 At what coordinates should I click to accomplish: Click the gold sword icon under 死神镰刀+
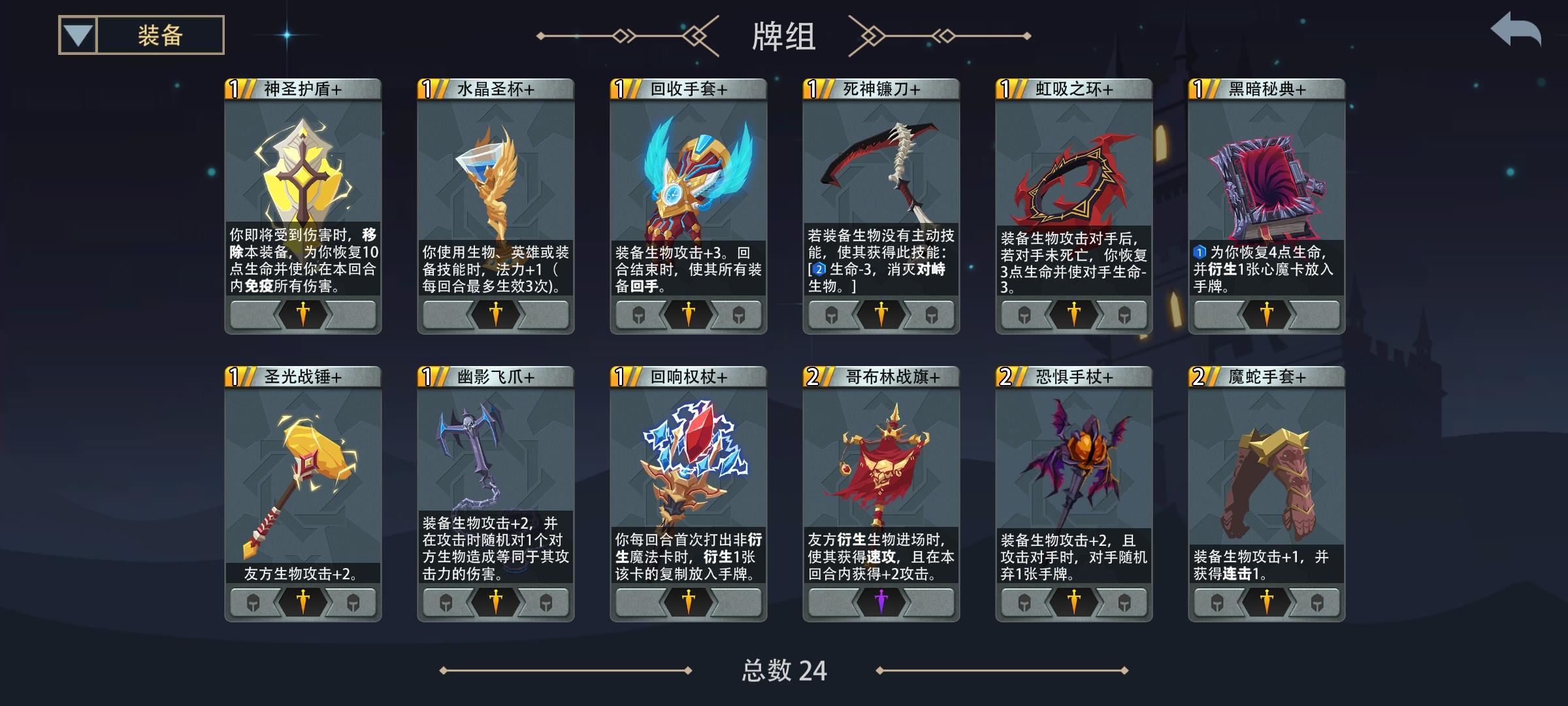[x=879, y=316]
